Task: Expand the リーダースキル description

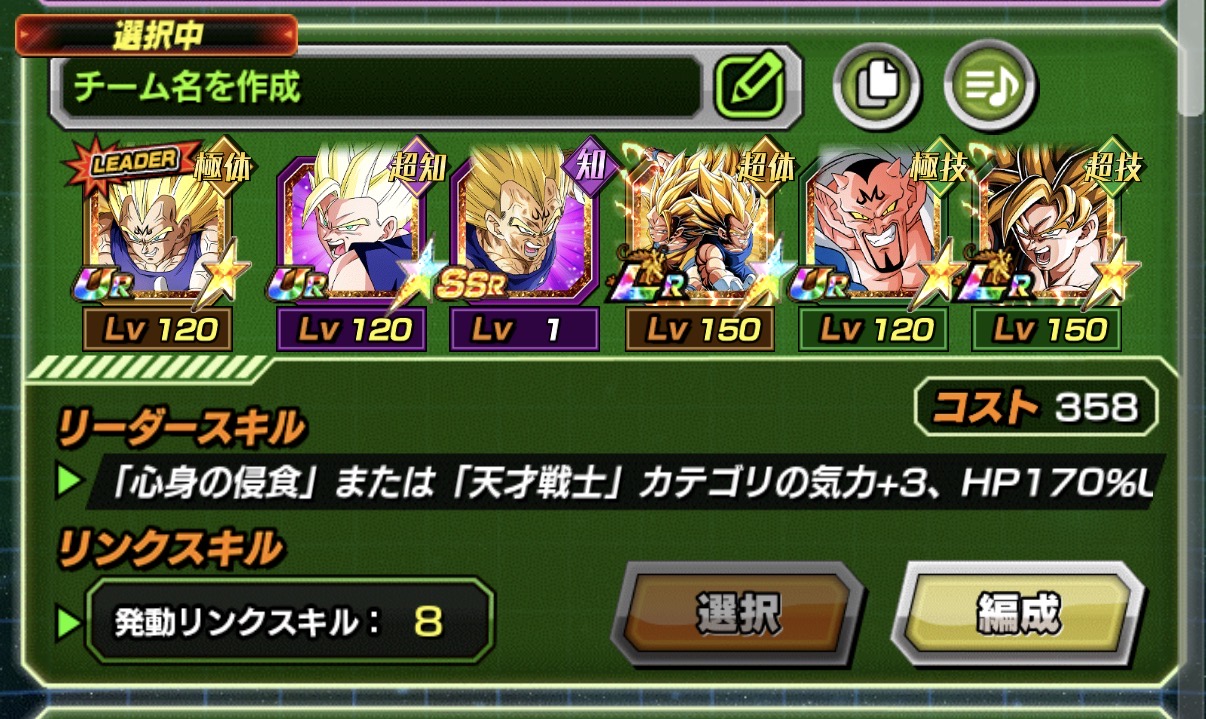Action: point(620,485)
